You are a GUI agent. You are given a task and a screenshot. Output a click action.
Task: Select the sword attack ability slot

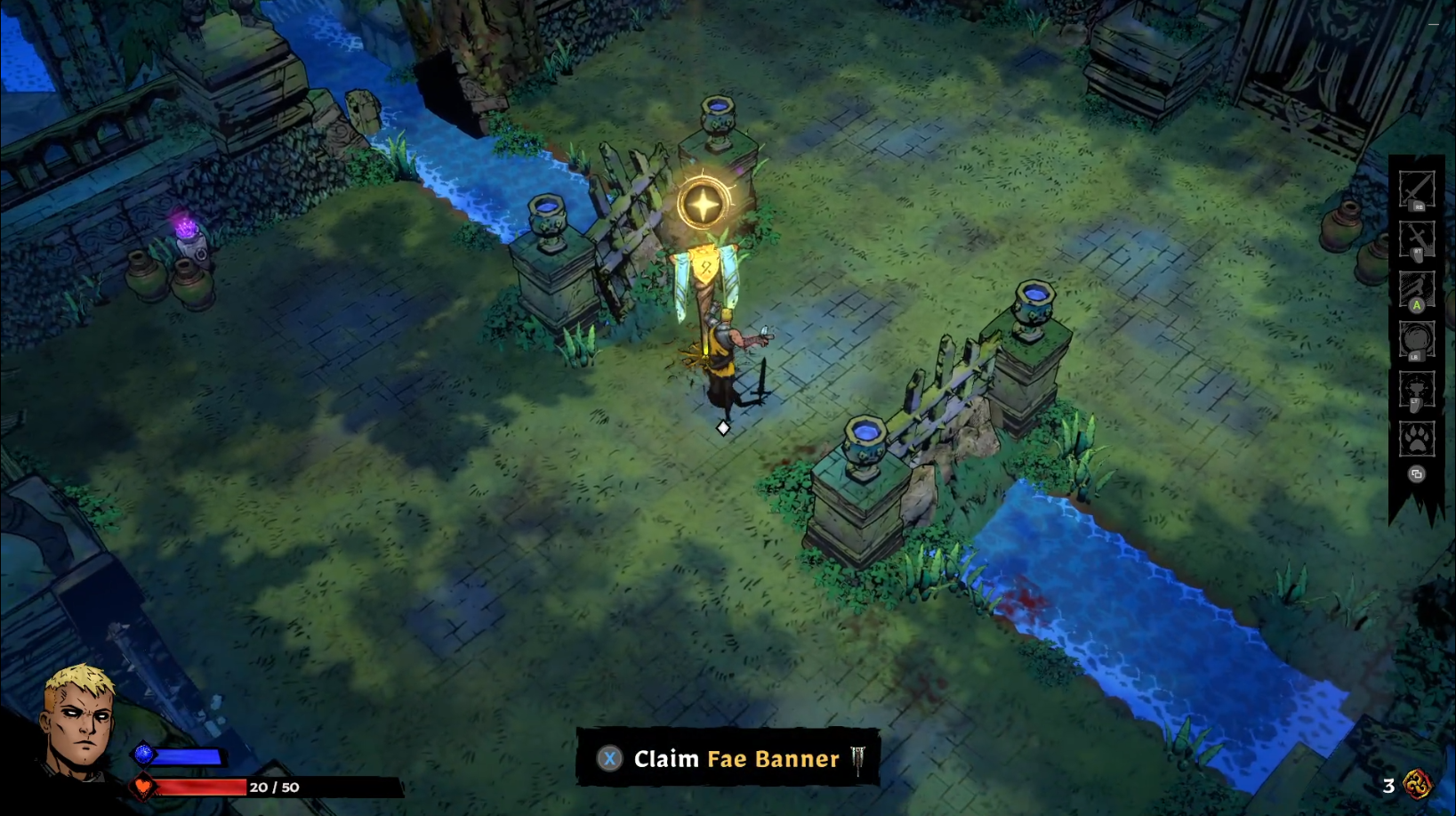point(1417,190)
